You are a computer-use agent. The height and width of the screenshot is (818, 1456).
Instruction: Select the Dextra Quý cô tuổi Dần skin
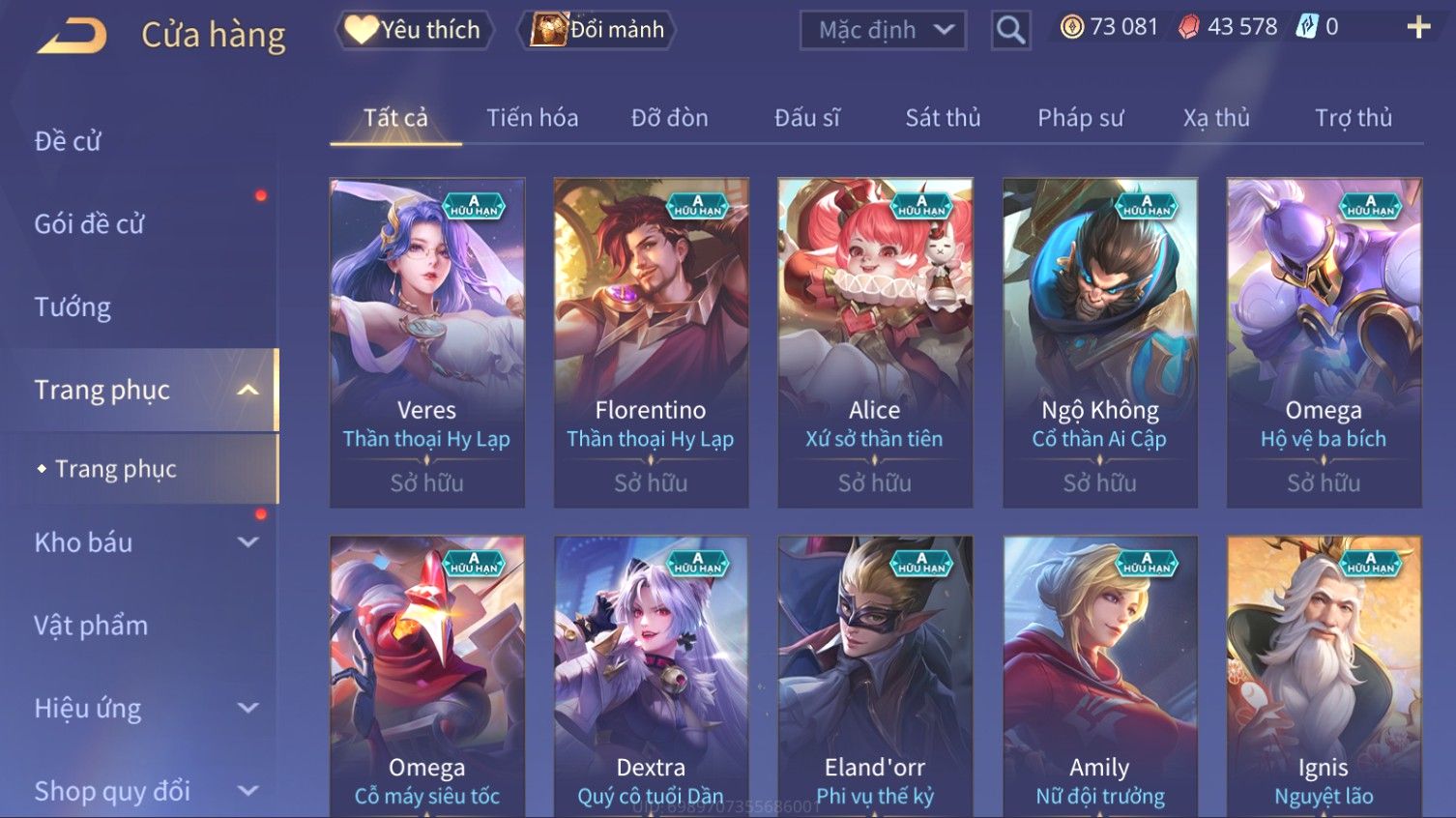click(x=651, y=677)
